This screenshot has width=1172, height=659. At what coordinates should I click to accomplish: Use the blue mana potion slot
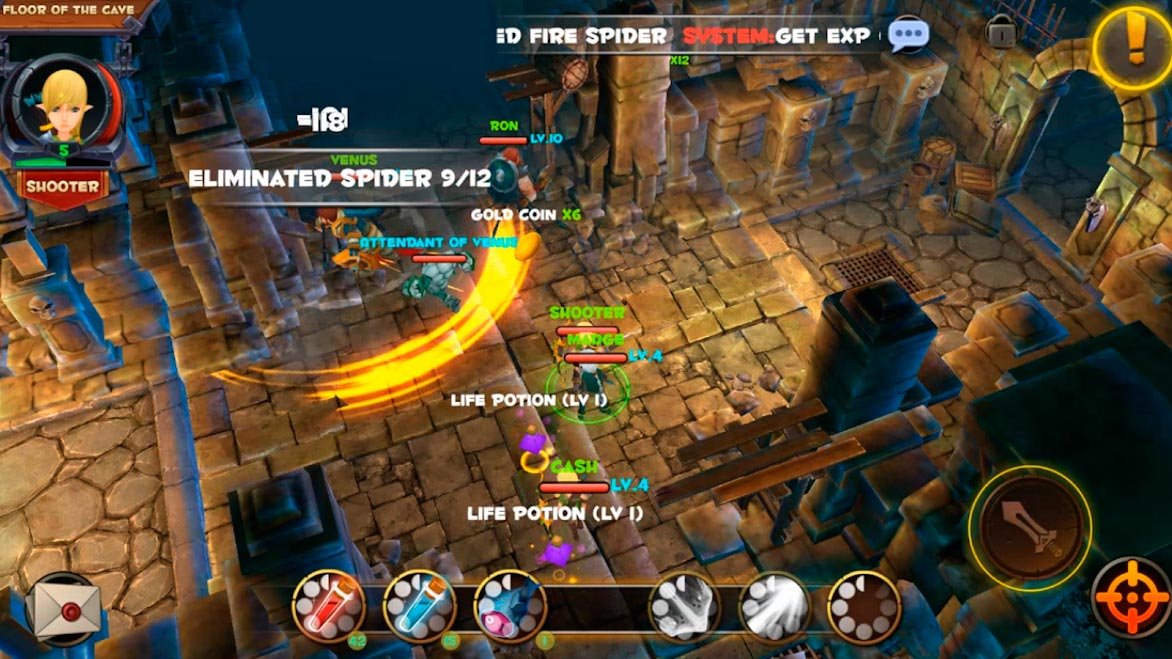click(419, 604)
